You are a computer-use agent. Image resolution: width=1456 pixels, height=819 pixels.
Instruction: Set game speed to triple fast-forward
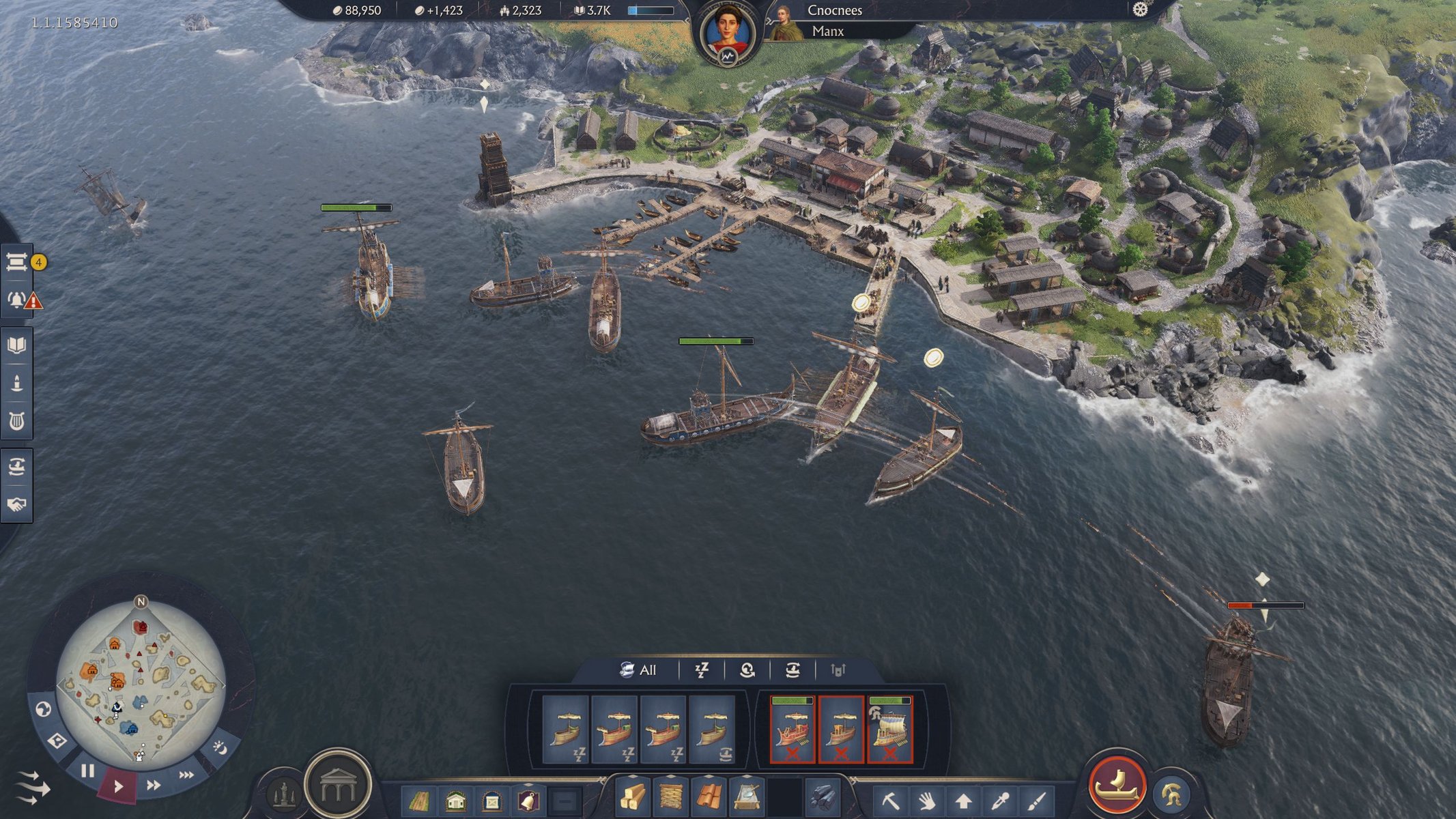tap(186, 775)
